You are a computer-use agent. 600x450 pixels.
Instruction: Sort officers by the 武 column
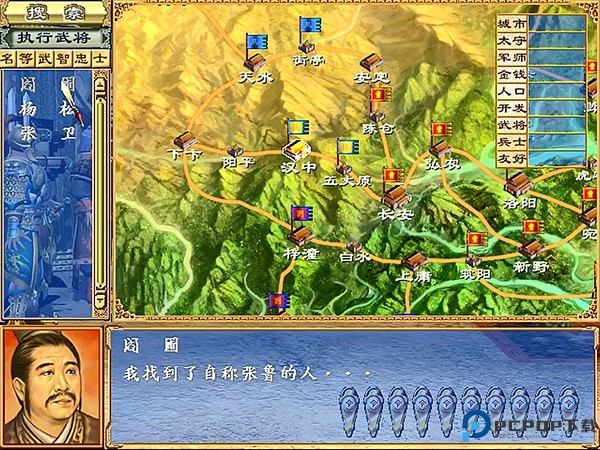(x=45, y=59)
